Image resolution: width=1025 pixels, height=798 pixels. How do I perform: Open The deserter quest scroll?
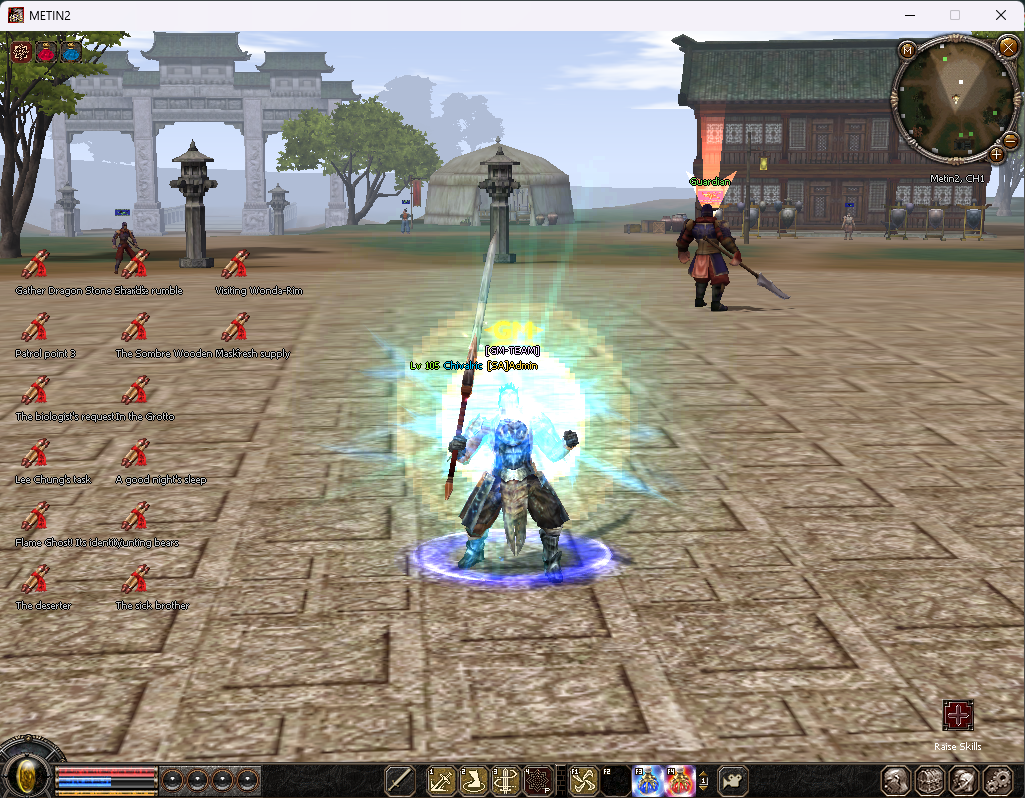tap(36, 580)
